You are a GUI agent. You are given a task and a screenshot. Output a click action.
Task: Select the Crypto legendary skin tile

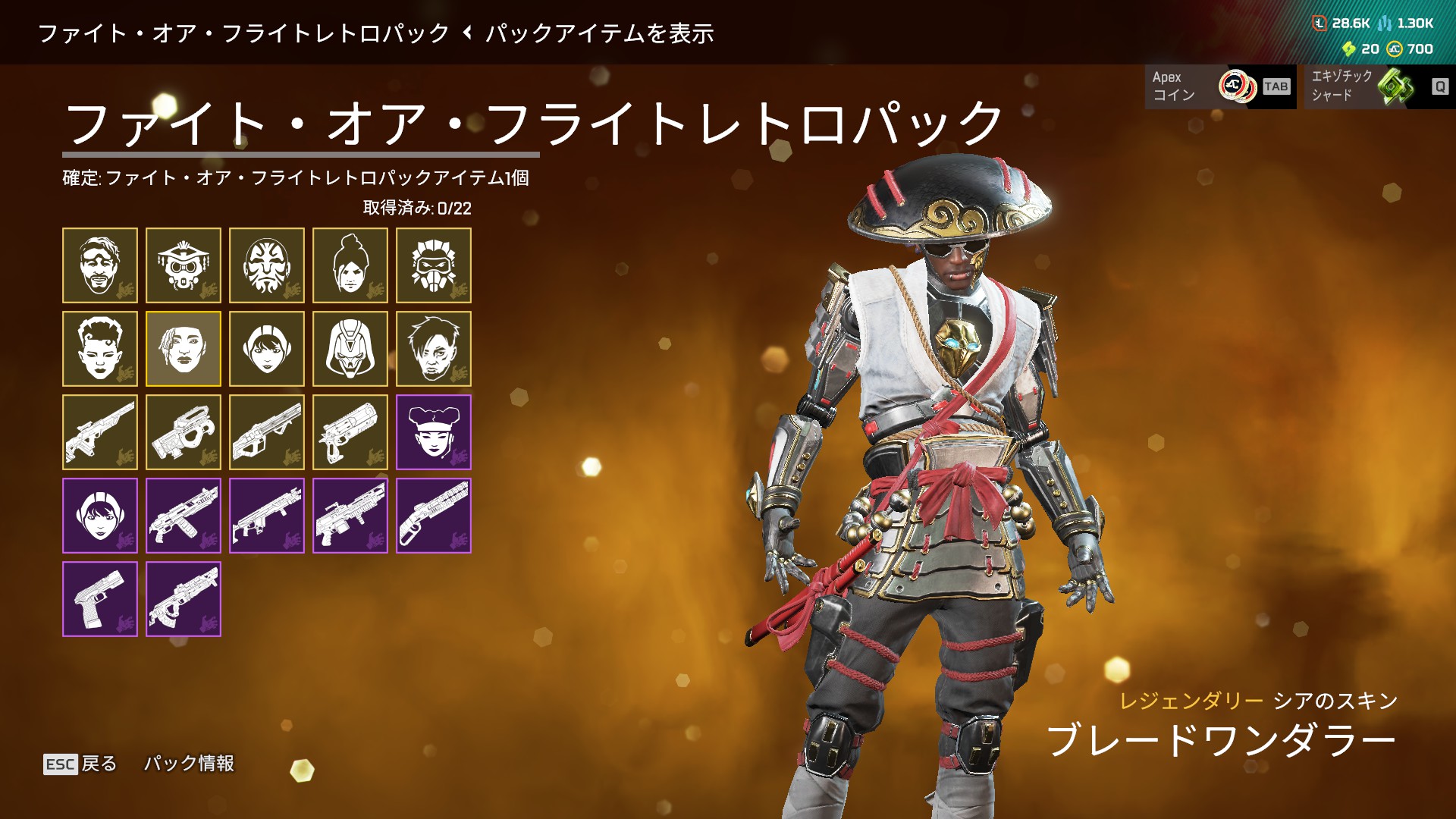tap(434, 349)
